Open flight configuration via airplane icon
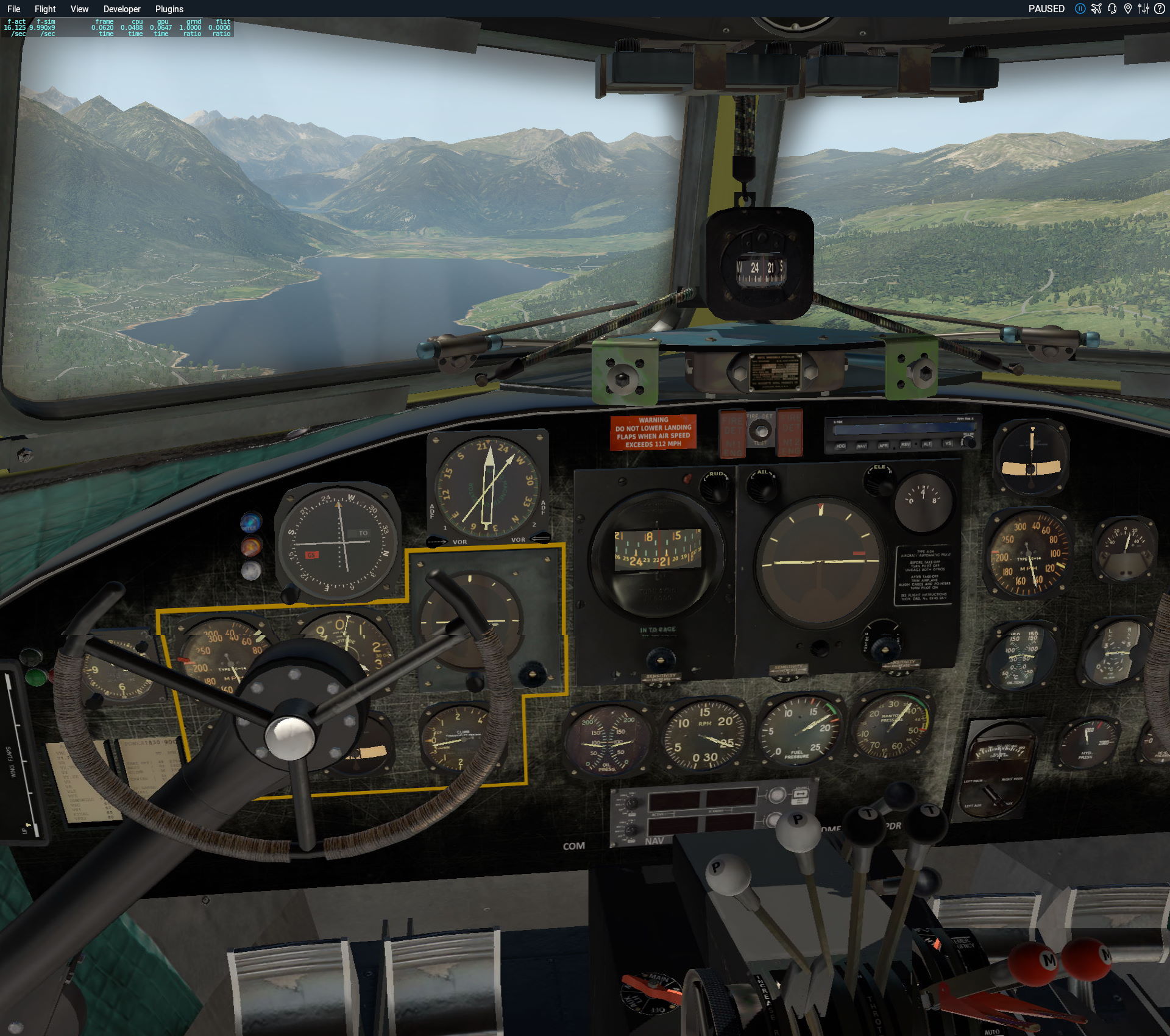The width and height of the screenshot is (1170, 1036). point(1096,9)
